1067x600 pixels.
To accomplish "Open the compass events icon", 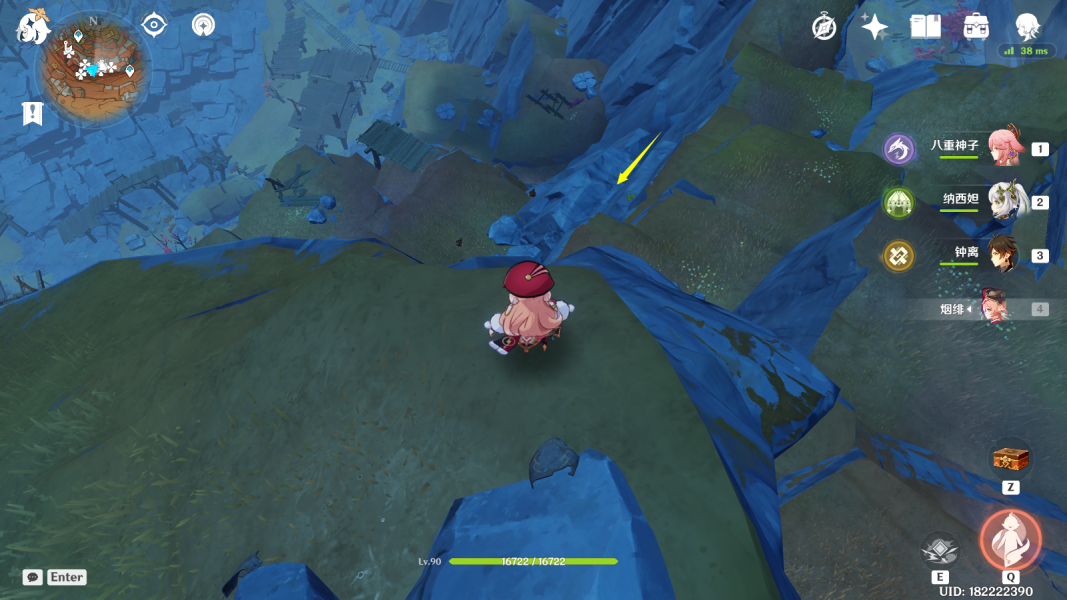I will (824, 27).
